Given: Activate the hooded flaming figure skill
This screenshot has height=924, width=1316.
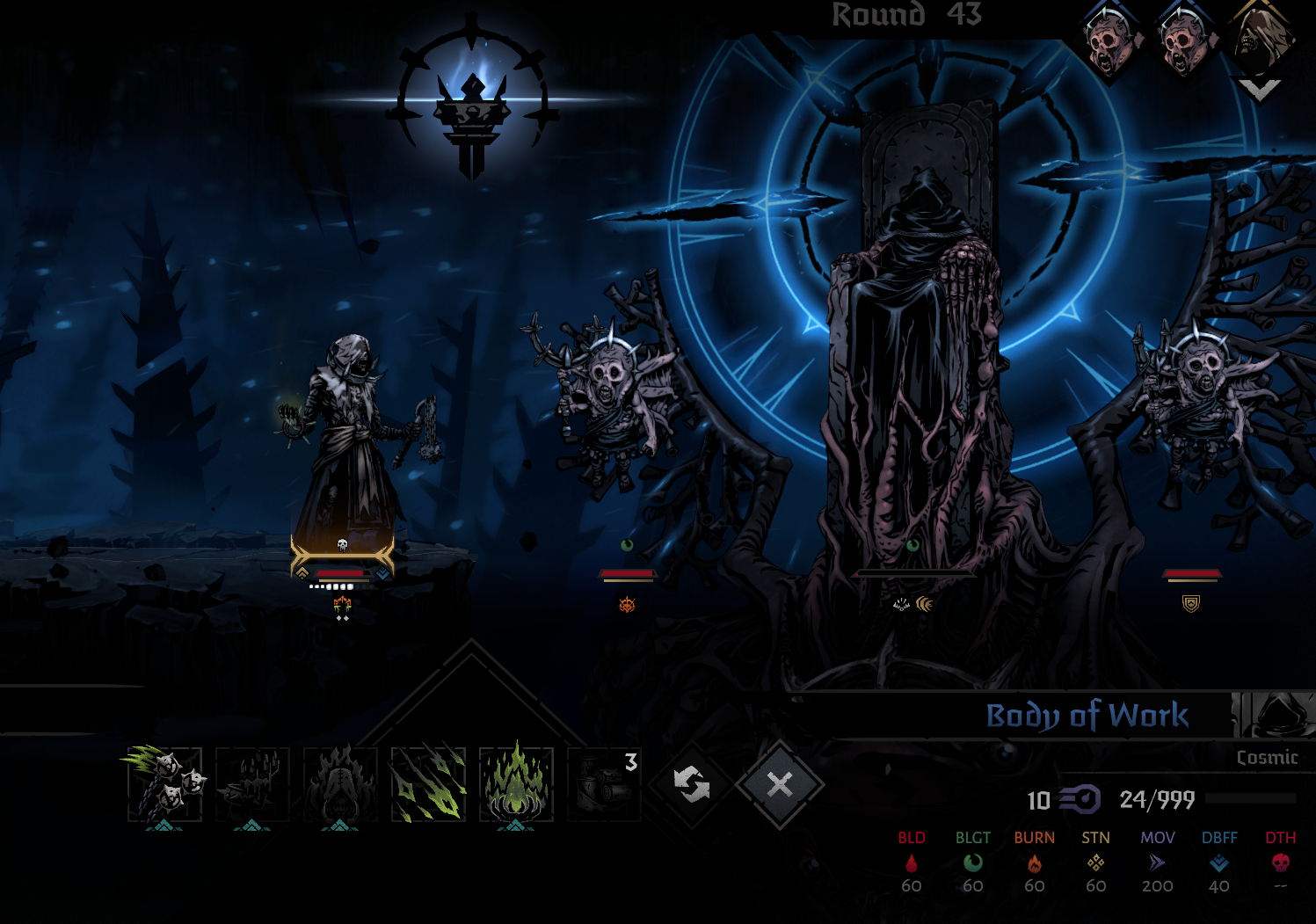Looking at the screenshot, I should tap(340, 784).
